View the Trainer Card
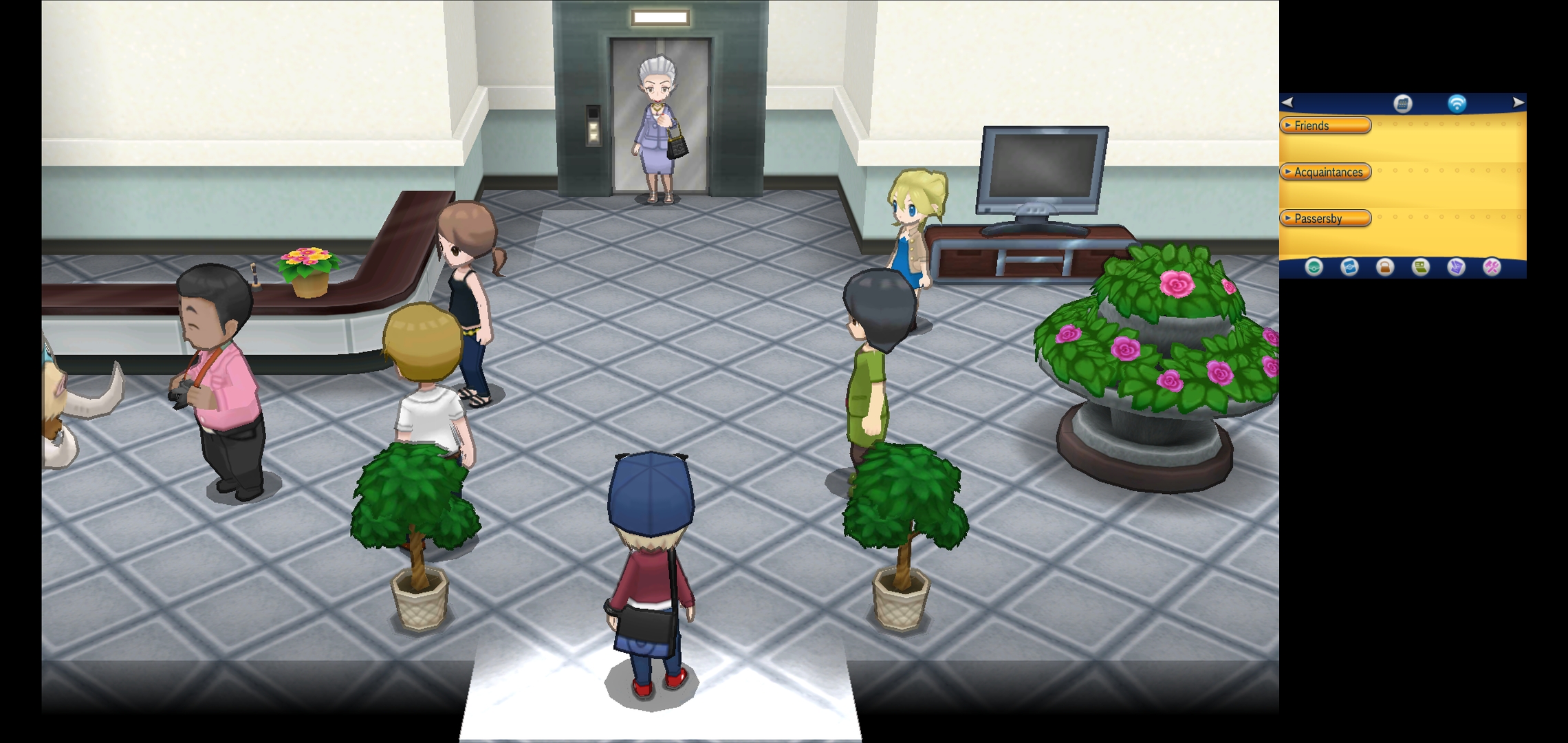This screenshot has height=743, width=1568. click(1421, 267)
